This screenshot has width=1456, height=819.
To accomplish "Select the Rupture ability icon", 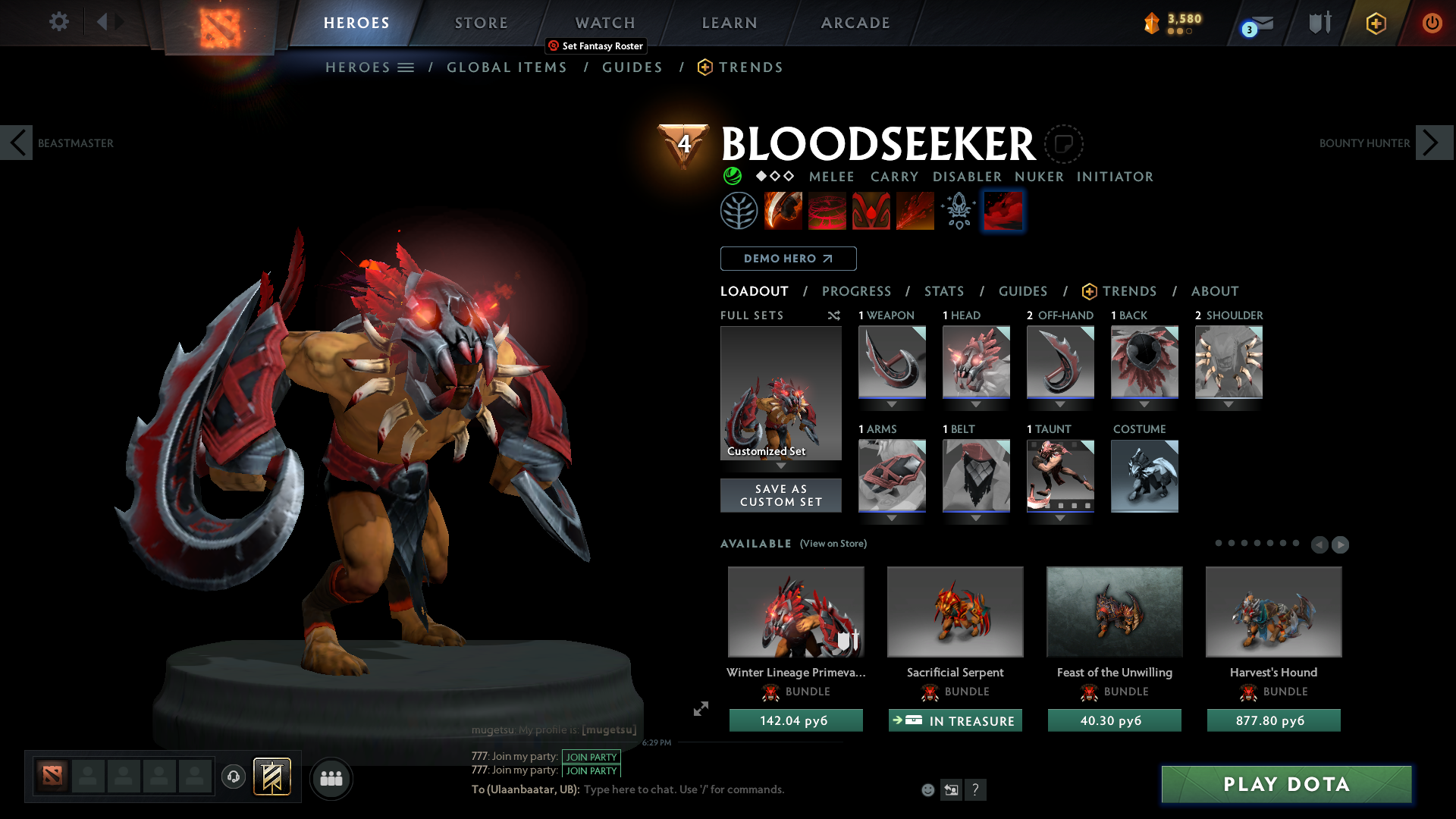I will 915,210.
